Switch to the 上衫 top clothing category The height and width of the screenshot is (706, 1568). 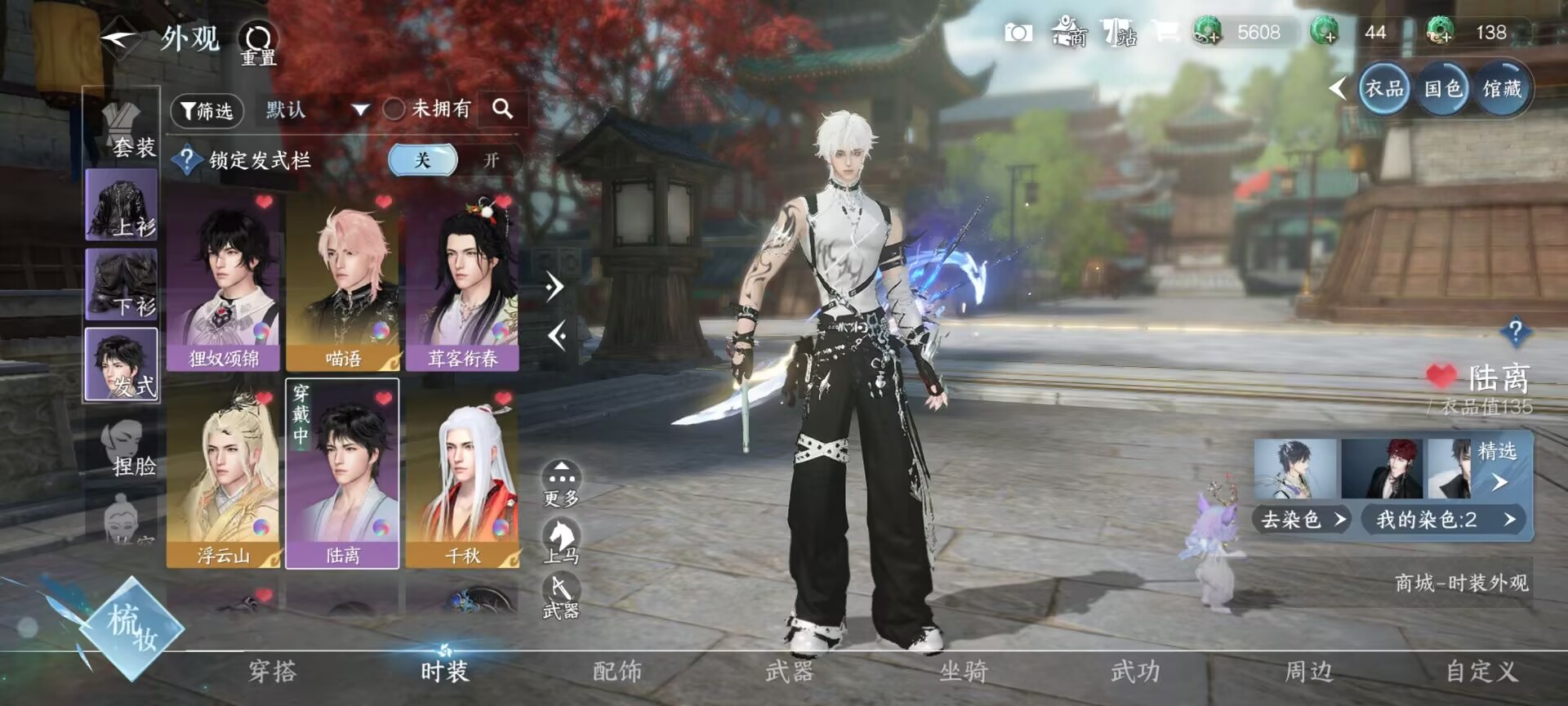point(122,205)
